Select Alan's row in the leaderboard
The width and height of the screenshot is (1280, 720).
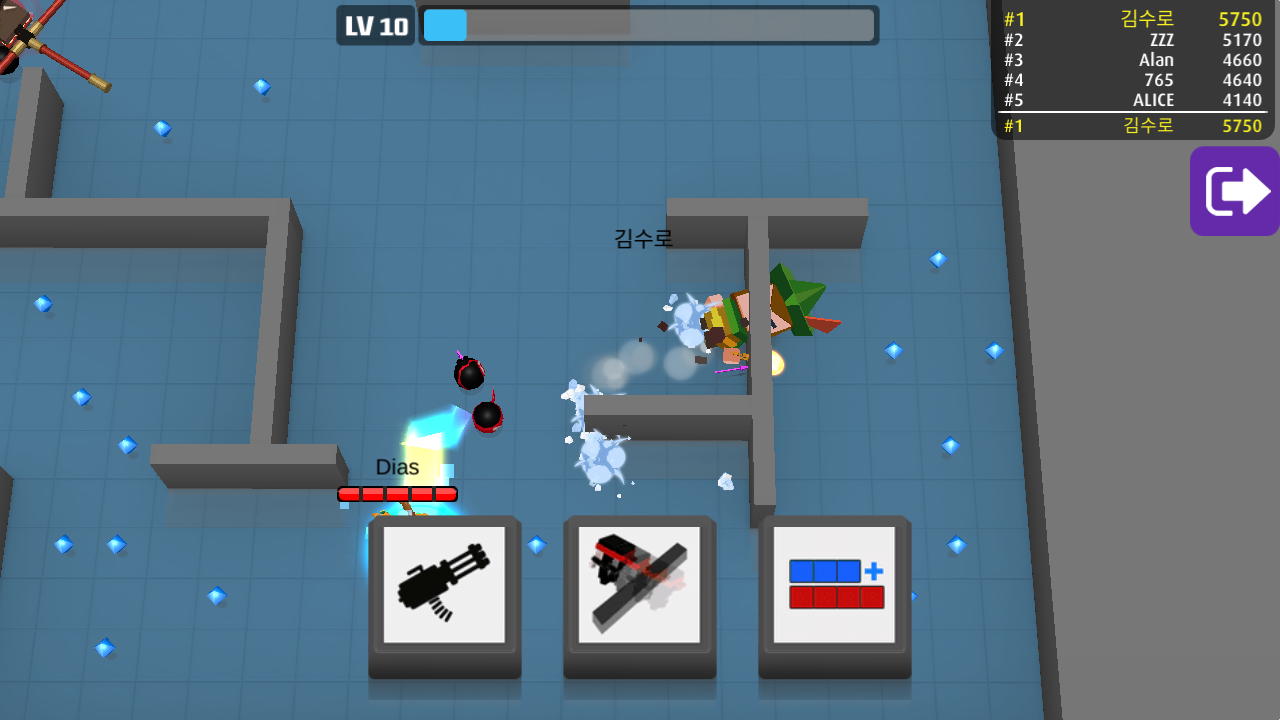tap(1133, 60)
